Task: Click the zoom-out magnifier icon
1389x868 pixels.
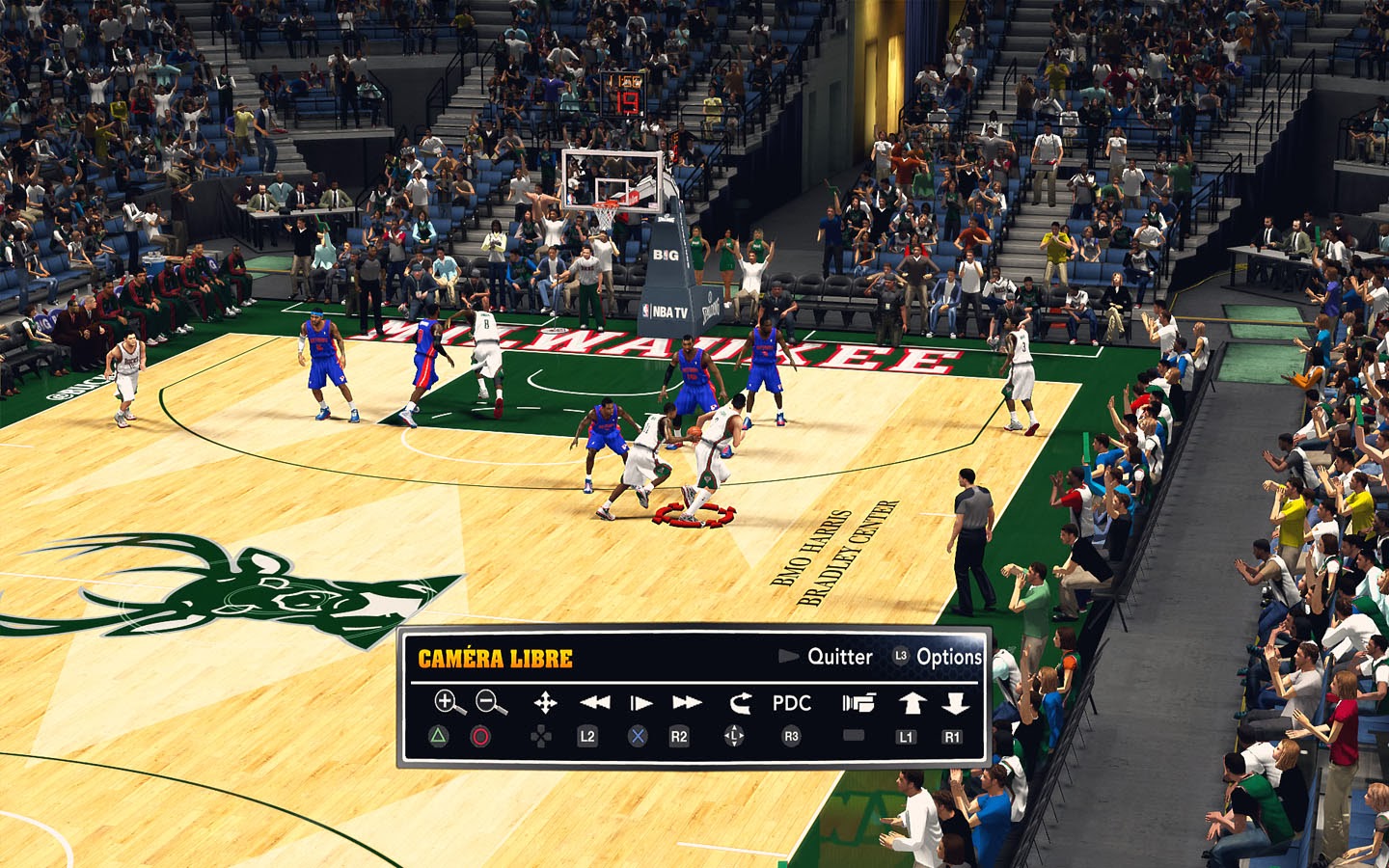Action: pos(491,702)
